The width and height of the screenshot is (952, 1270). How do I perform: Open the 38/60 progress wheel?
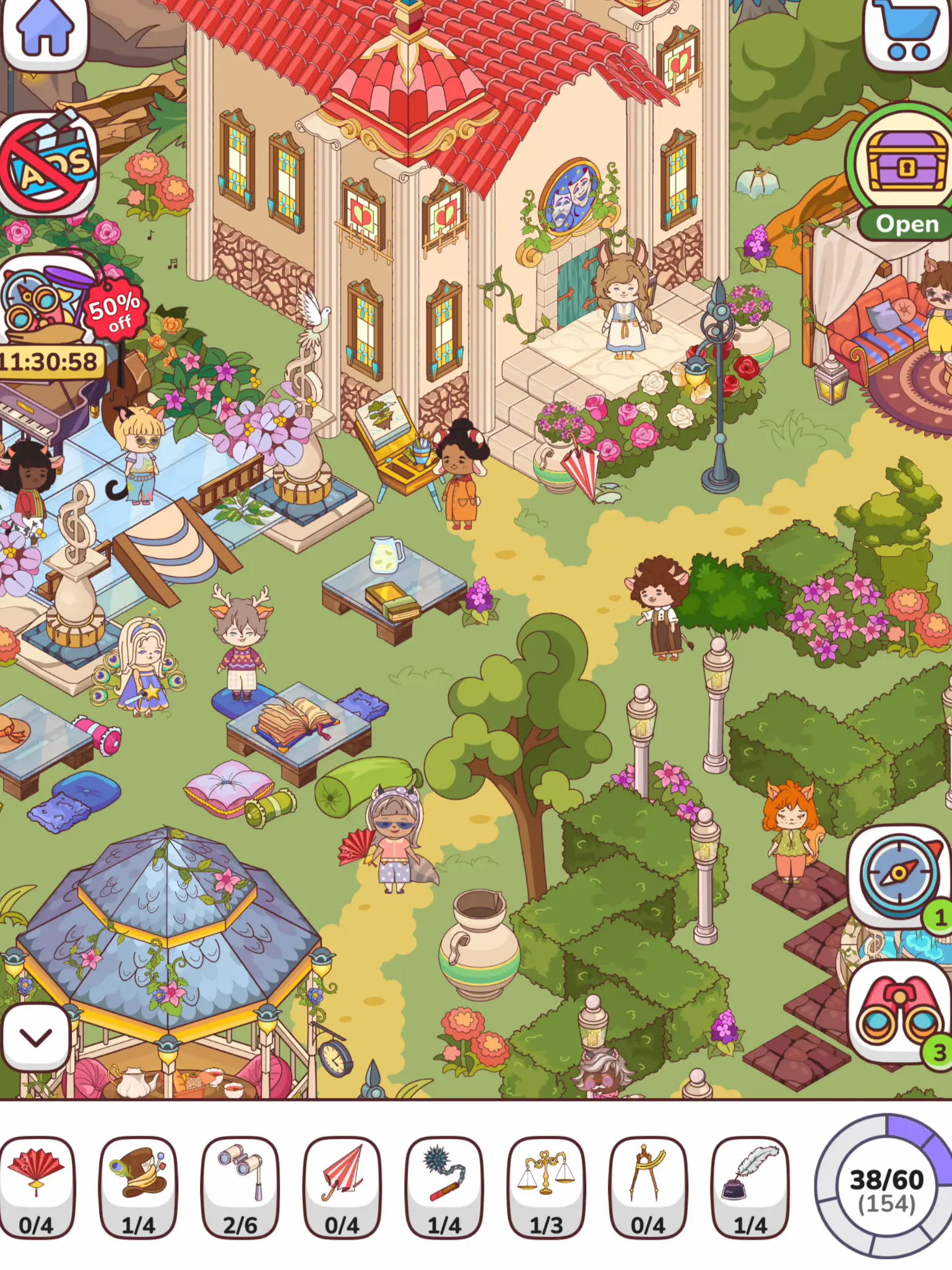click(x=886, y=1189)
